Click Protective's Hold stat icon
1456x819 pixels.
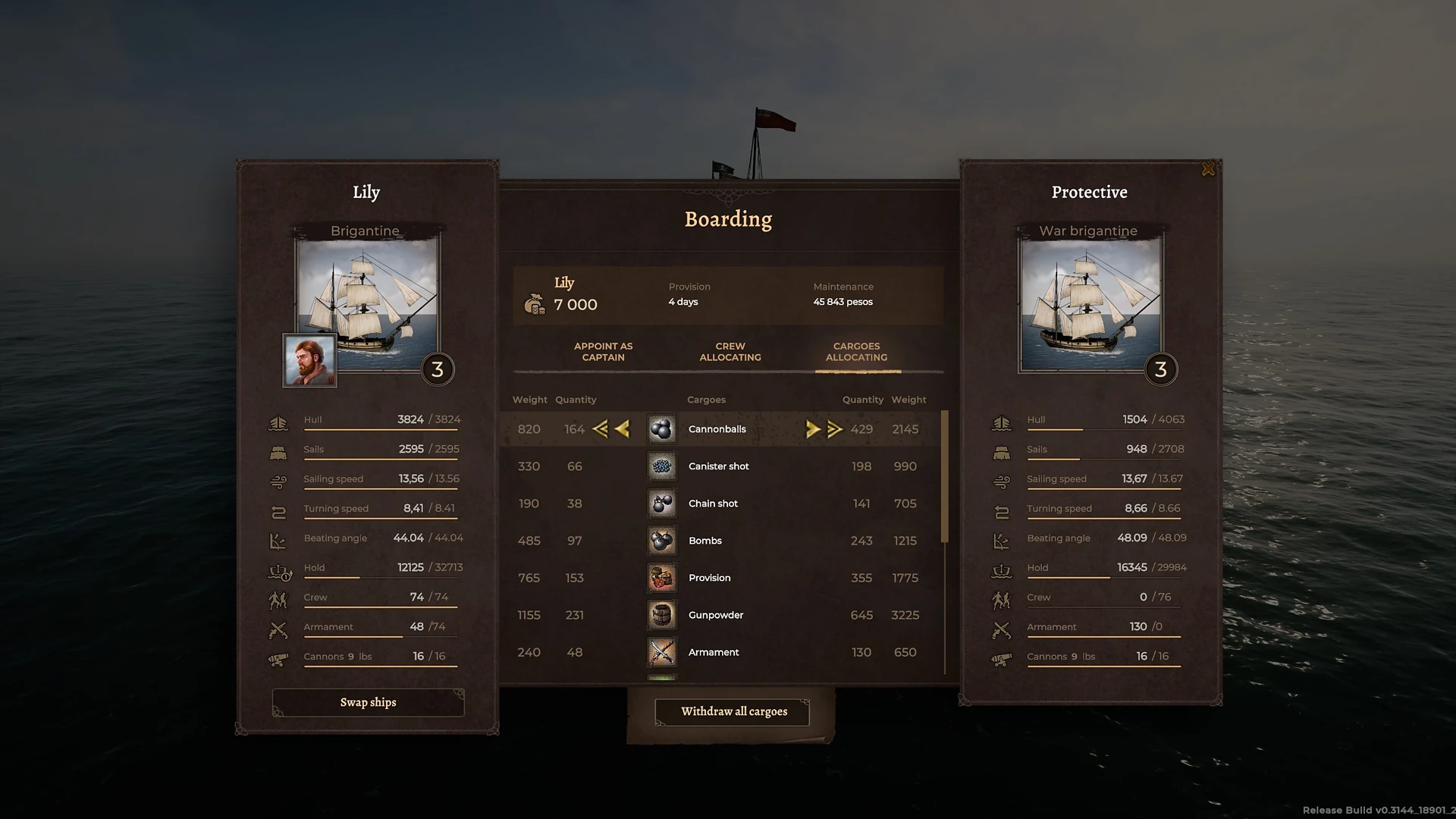coord(1002,570)
